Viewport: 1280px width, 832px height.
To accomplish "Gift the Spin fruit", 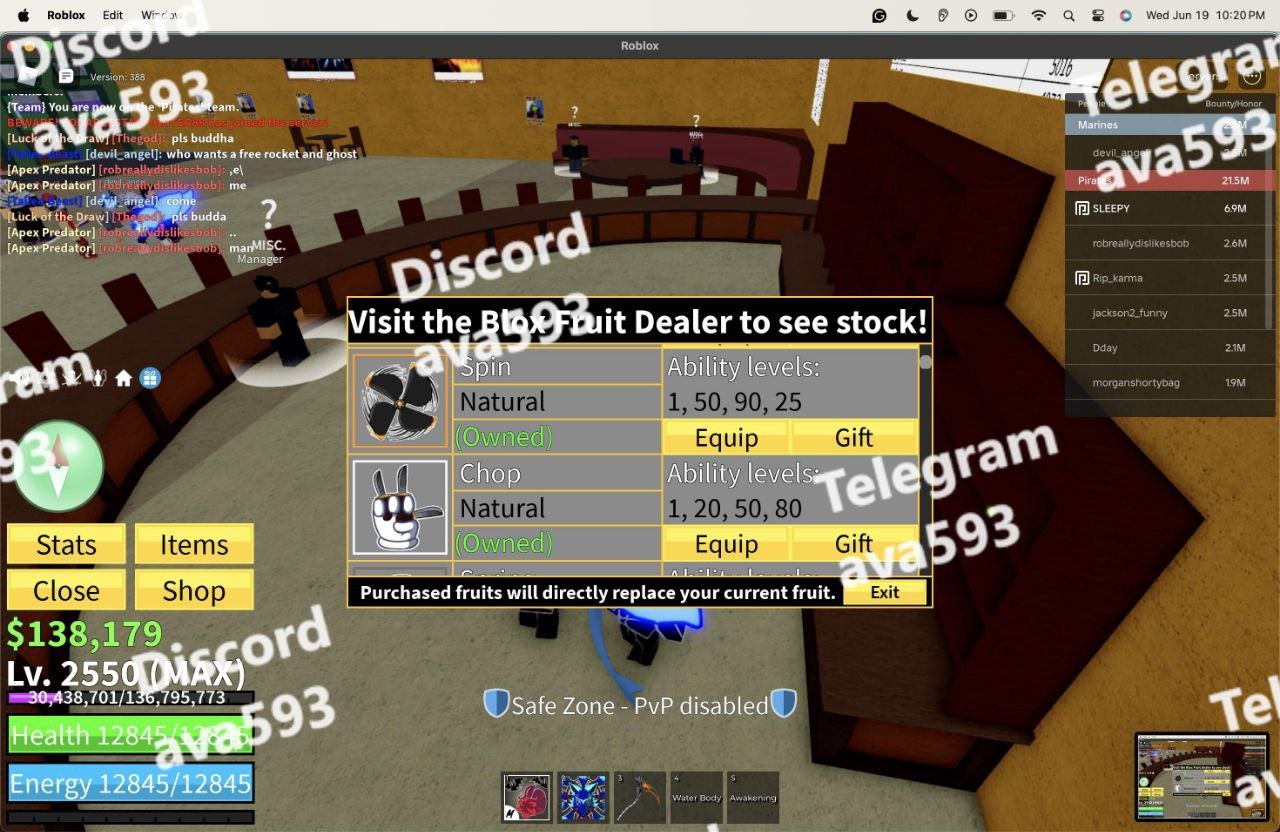I will coord(853,437).
